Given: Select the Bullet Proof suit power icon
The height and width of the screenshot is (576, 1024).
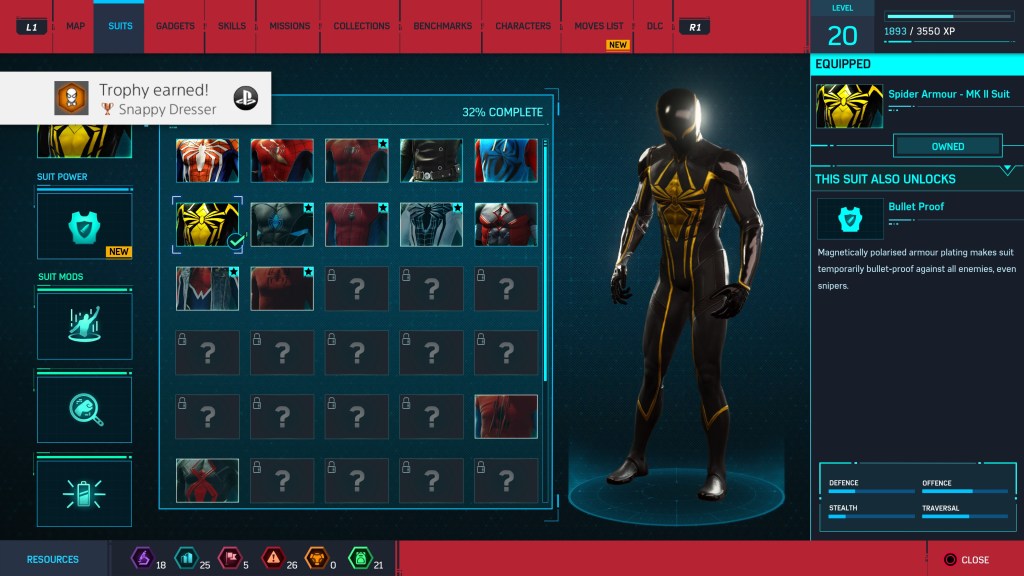Looking at the screenshot, I should [x=849, y=219].
